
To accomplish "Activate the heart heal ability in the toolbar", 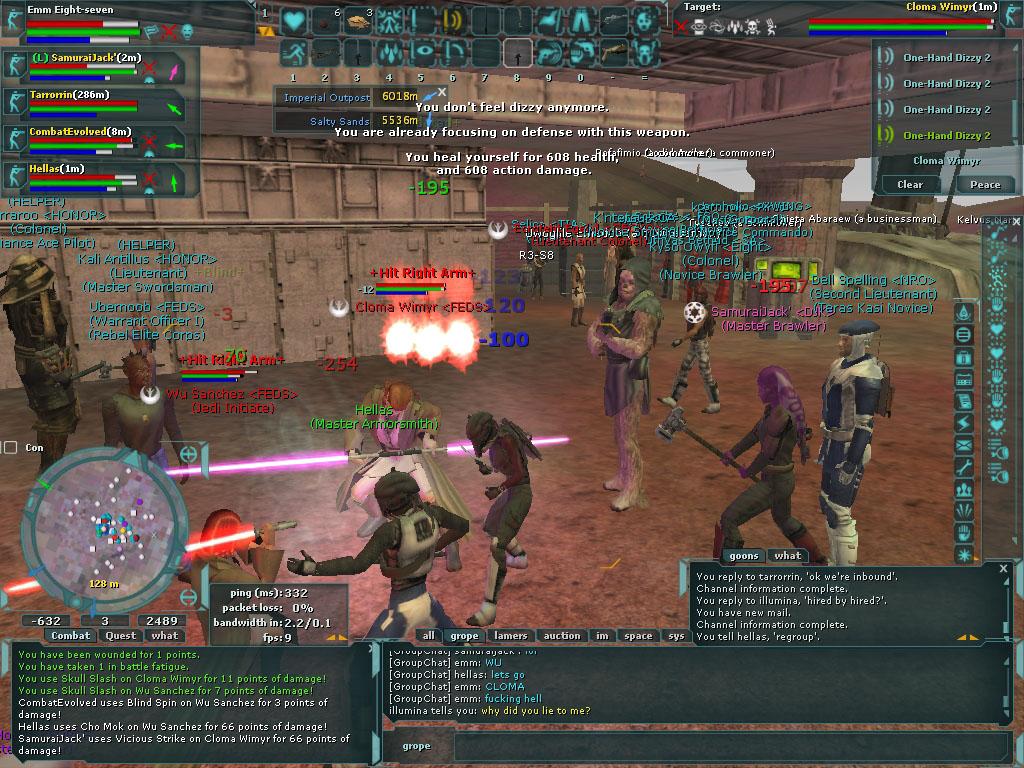I will [292, 21].
